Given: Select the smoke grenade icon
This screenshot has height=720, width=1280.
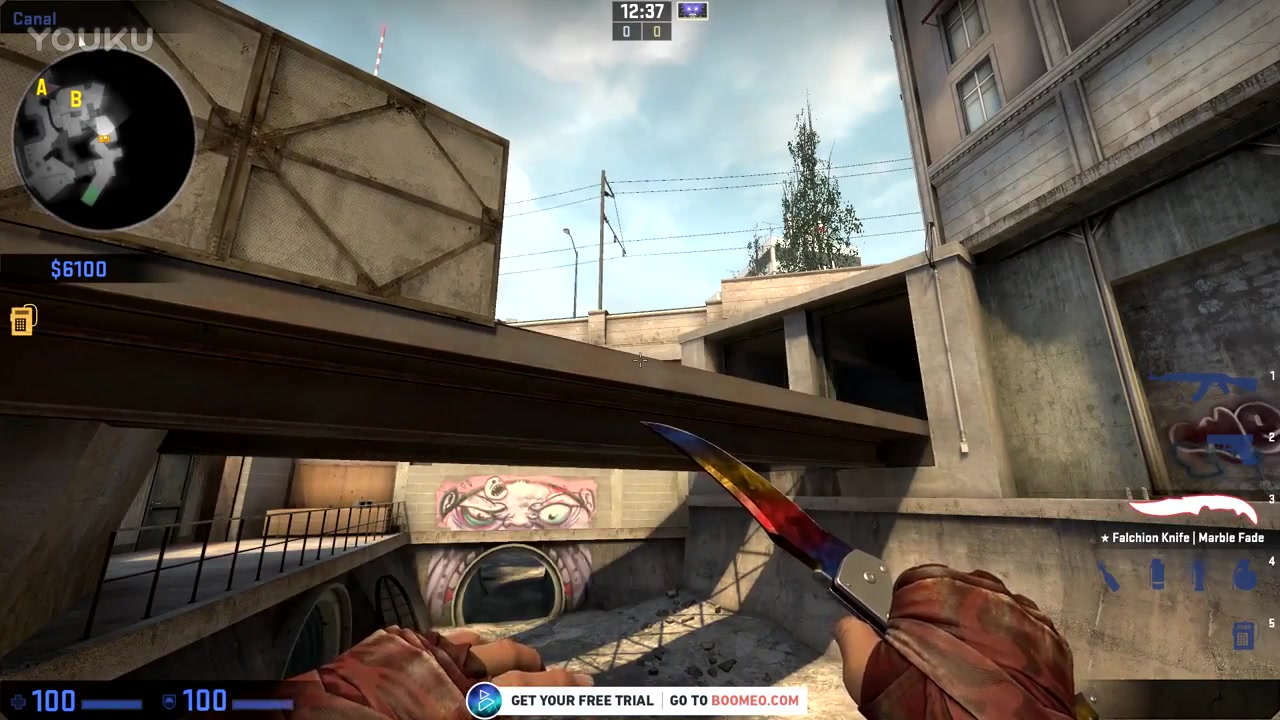Looking at the screenshot, I should click(x=1157, y=572).
